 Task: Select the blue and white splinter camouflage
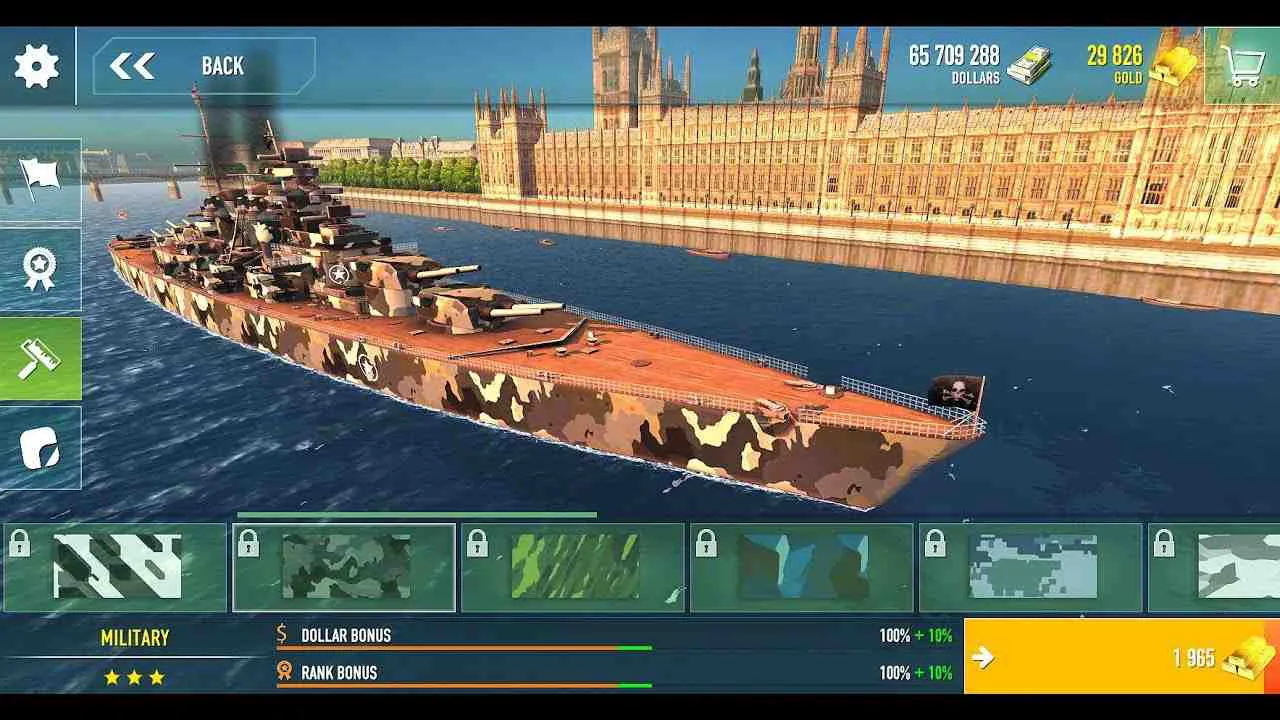[800, 566]
